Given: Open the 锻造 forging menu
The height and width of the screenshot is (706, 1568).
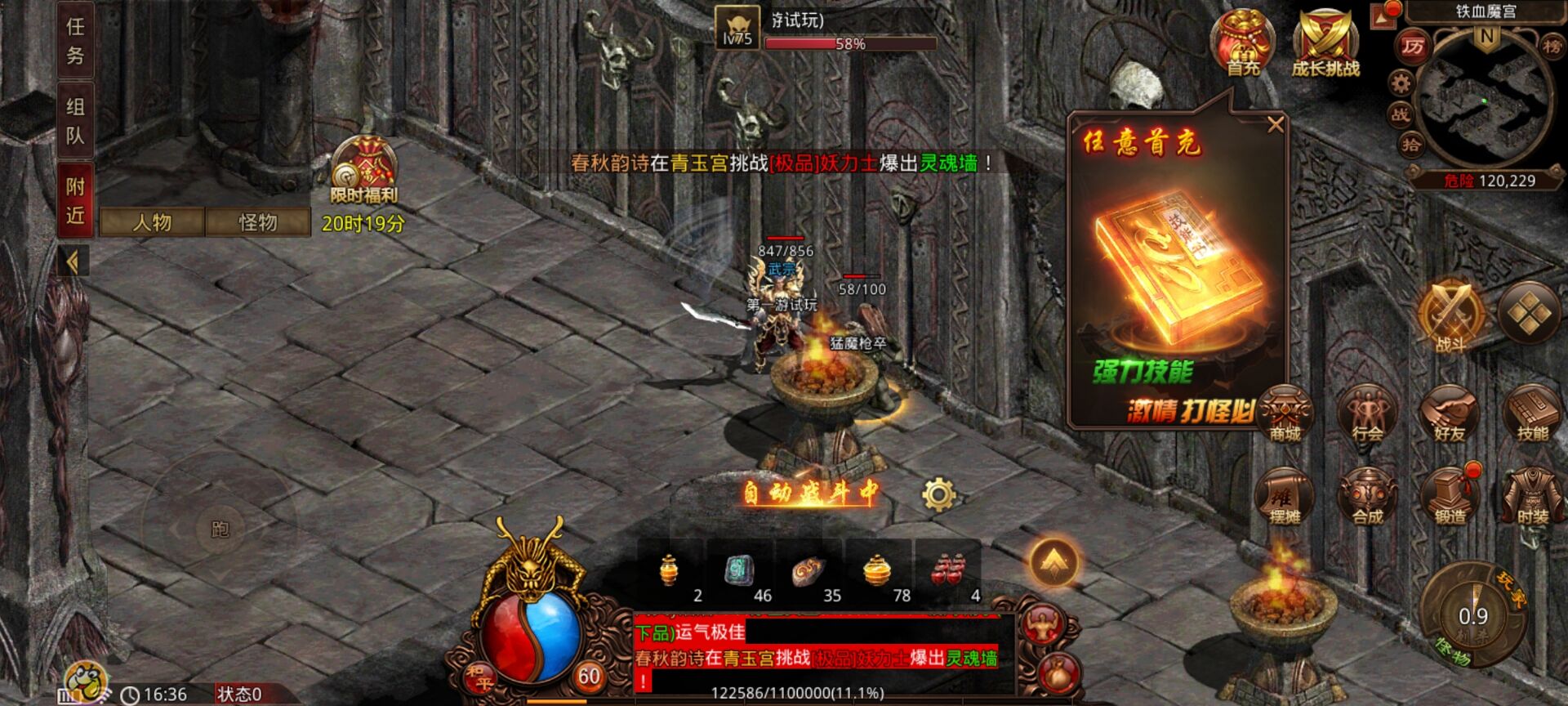Looking at the screenshot, I should [x=1450, y=496].
